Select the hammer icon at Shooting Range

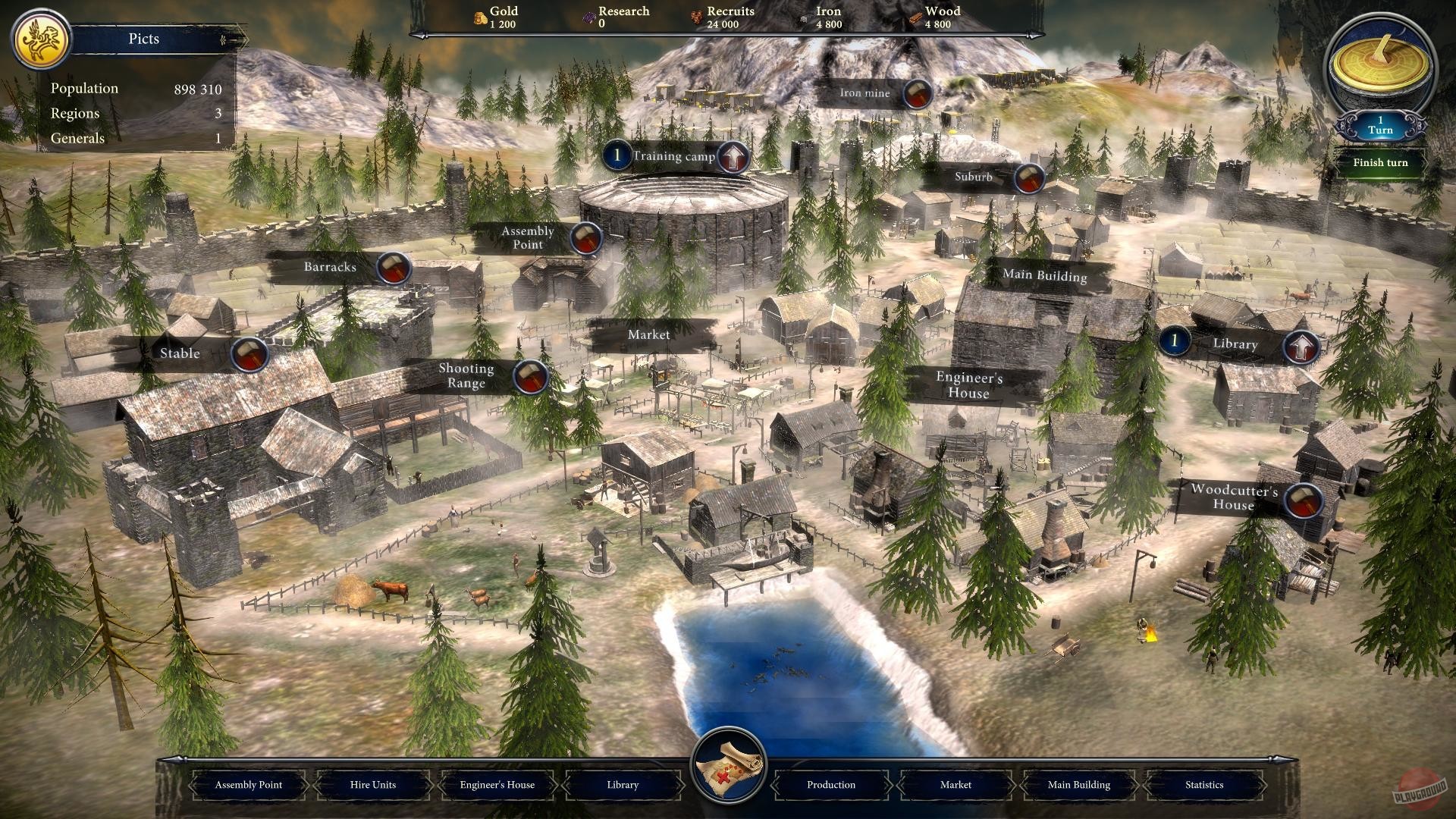(x=531, y=376)
